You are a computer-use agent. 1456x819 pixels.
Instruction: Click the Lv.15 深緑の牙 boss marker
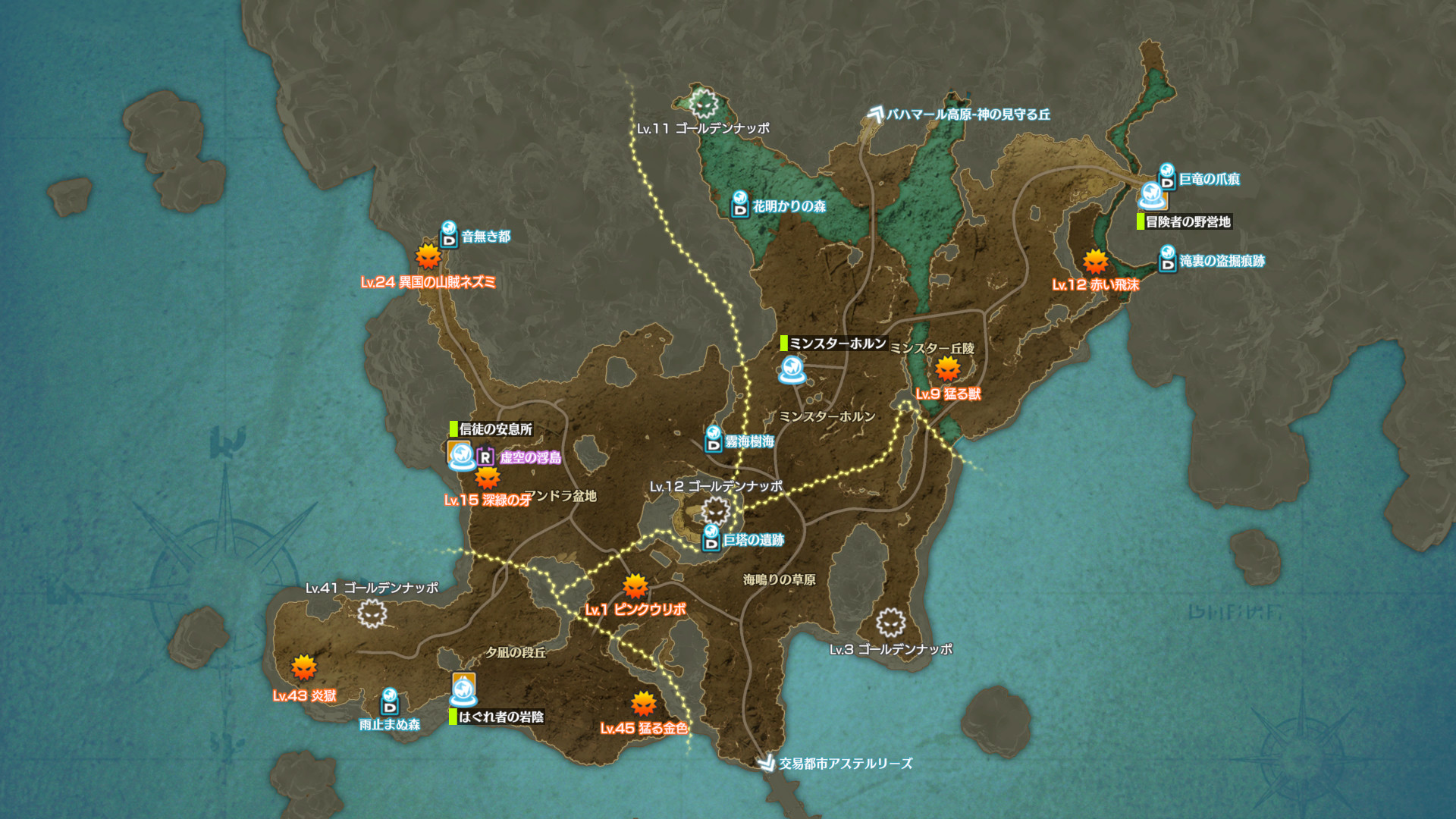tap(488, 478)
